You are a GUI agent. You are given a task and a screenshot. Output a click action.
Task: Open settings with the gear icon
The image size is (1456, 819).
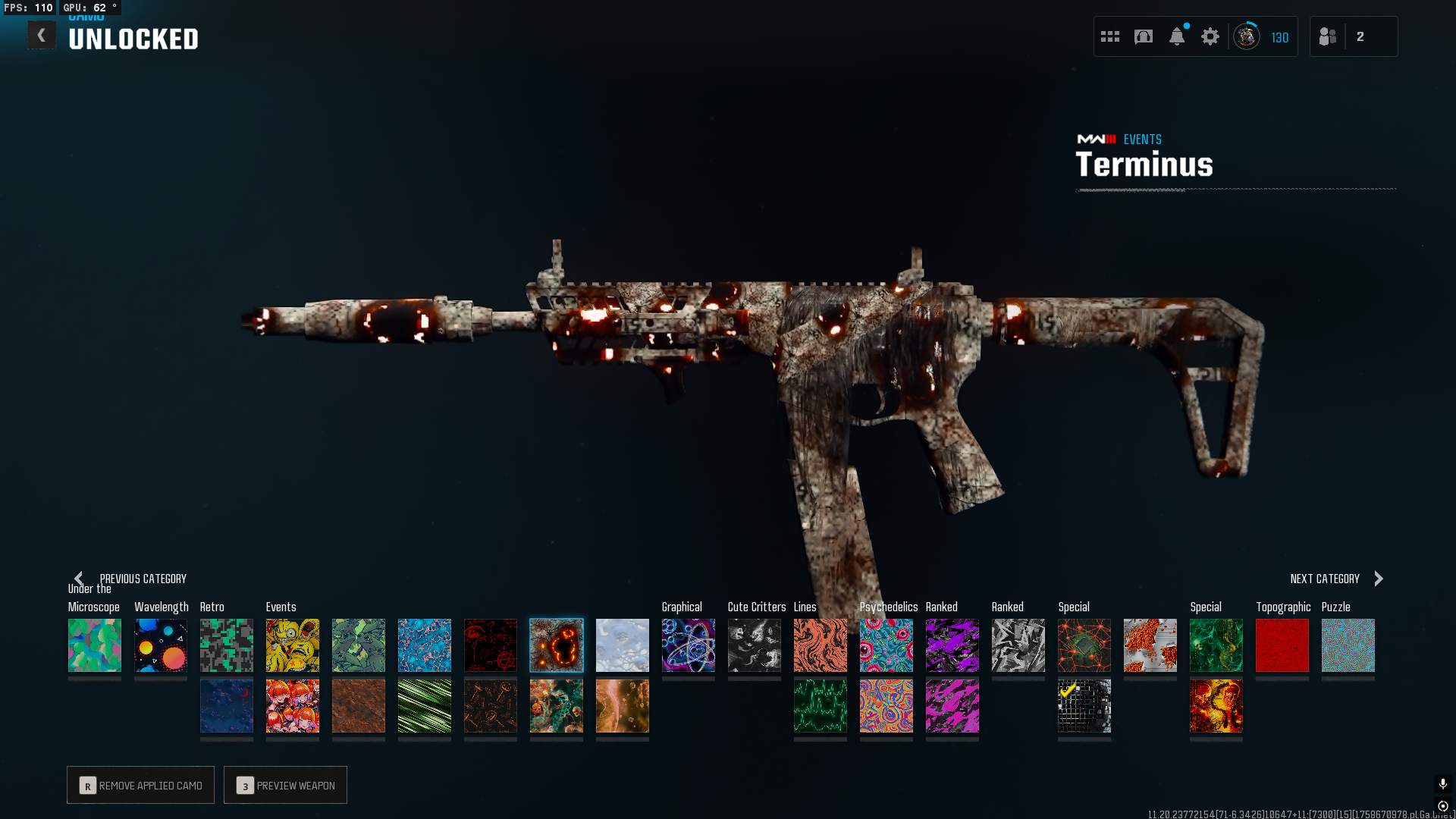[1210, 36]
